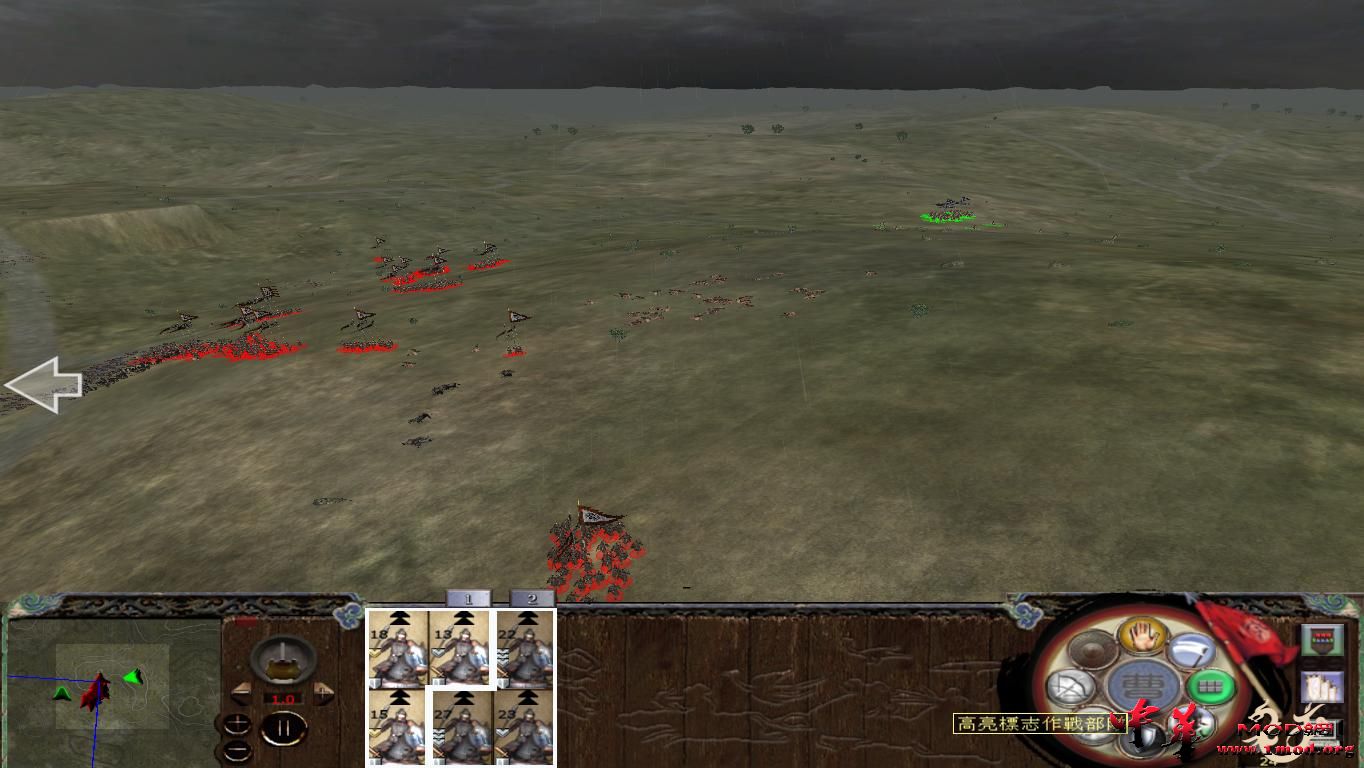1364x768 pixels.
Task: Decrease game speed with the left arrow
Action: (241, 692)
